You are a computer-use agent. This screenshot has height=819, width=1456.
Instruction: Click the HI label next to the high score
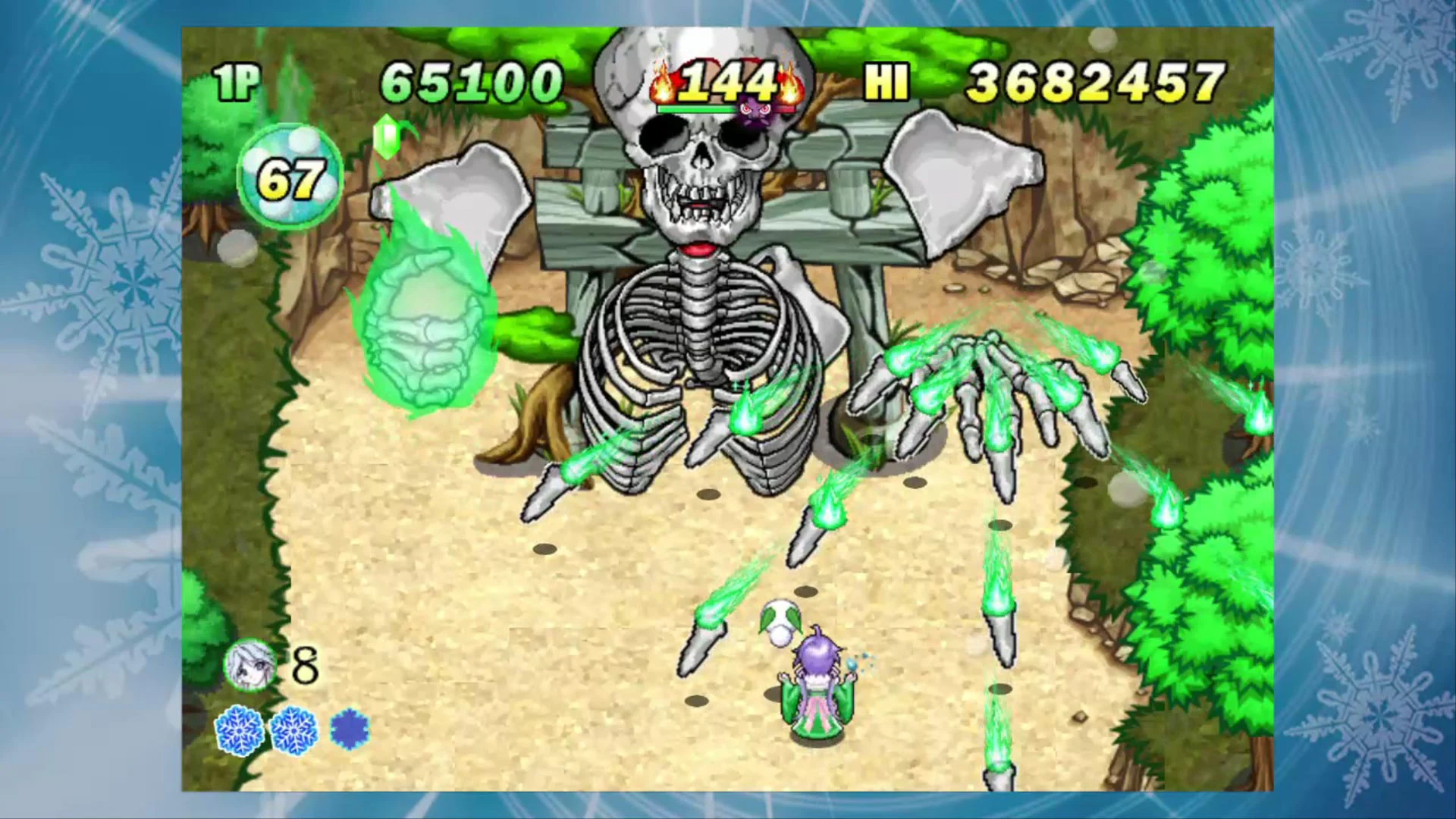[886, 81]
